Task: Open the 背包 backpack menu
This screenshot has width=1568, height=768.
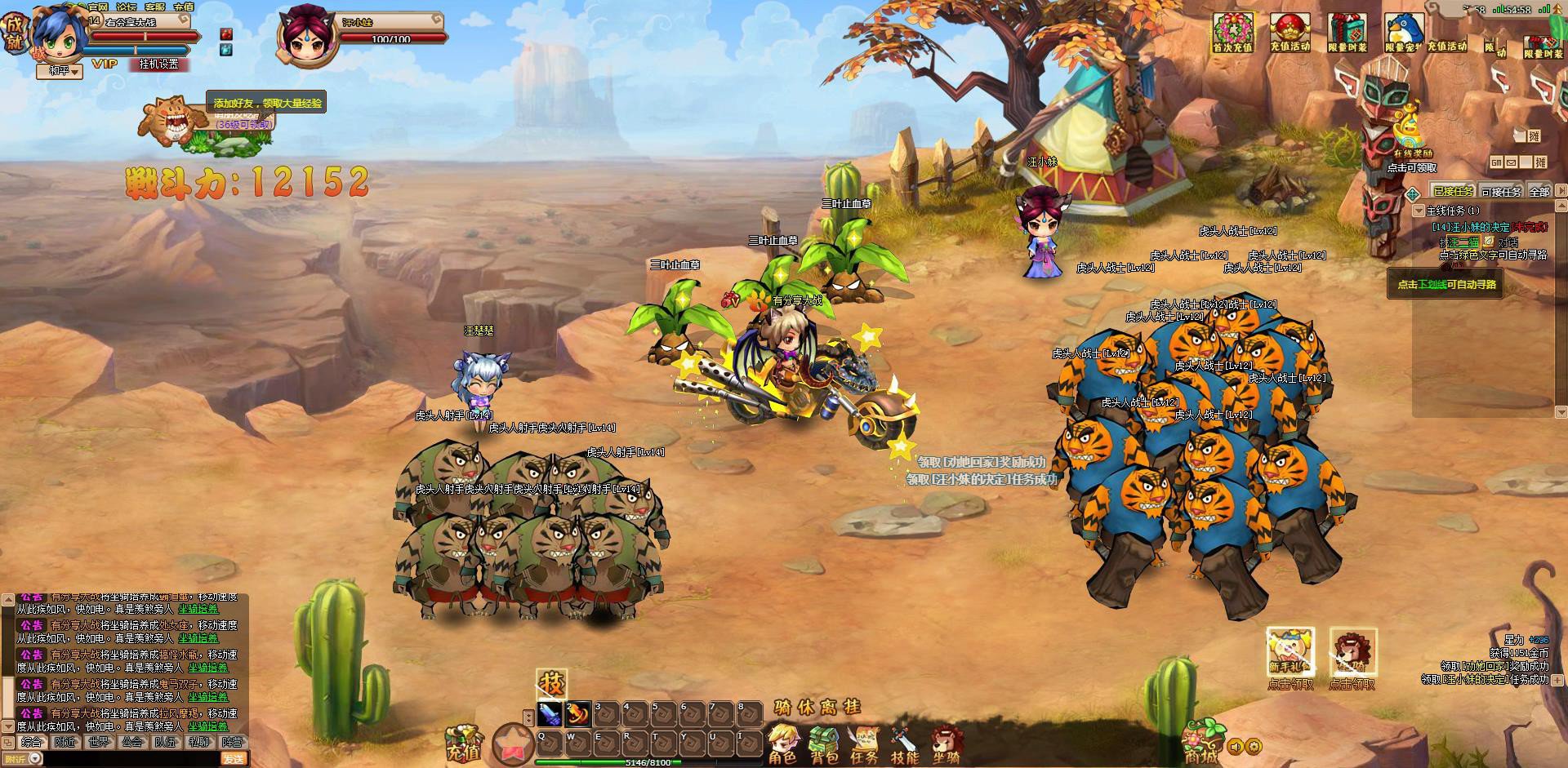Action: pyautogui.click(x=824, y=744)
